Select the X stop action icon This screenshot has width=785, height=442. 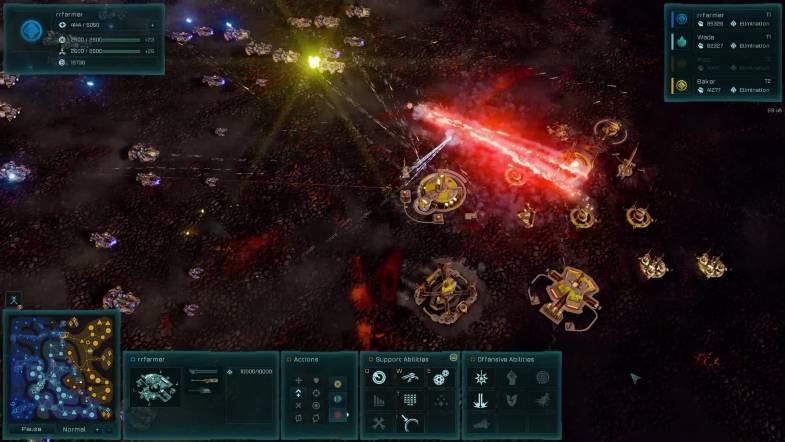click(298, 405)
